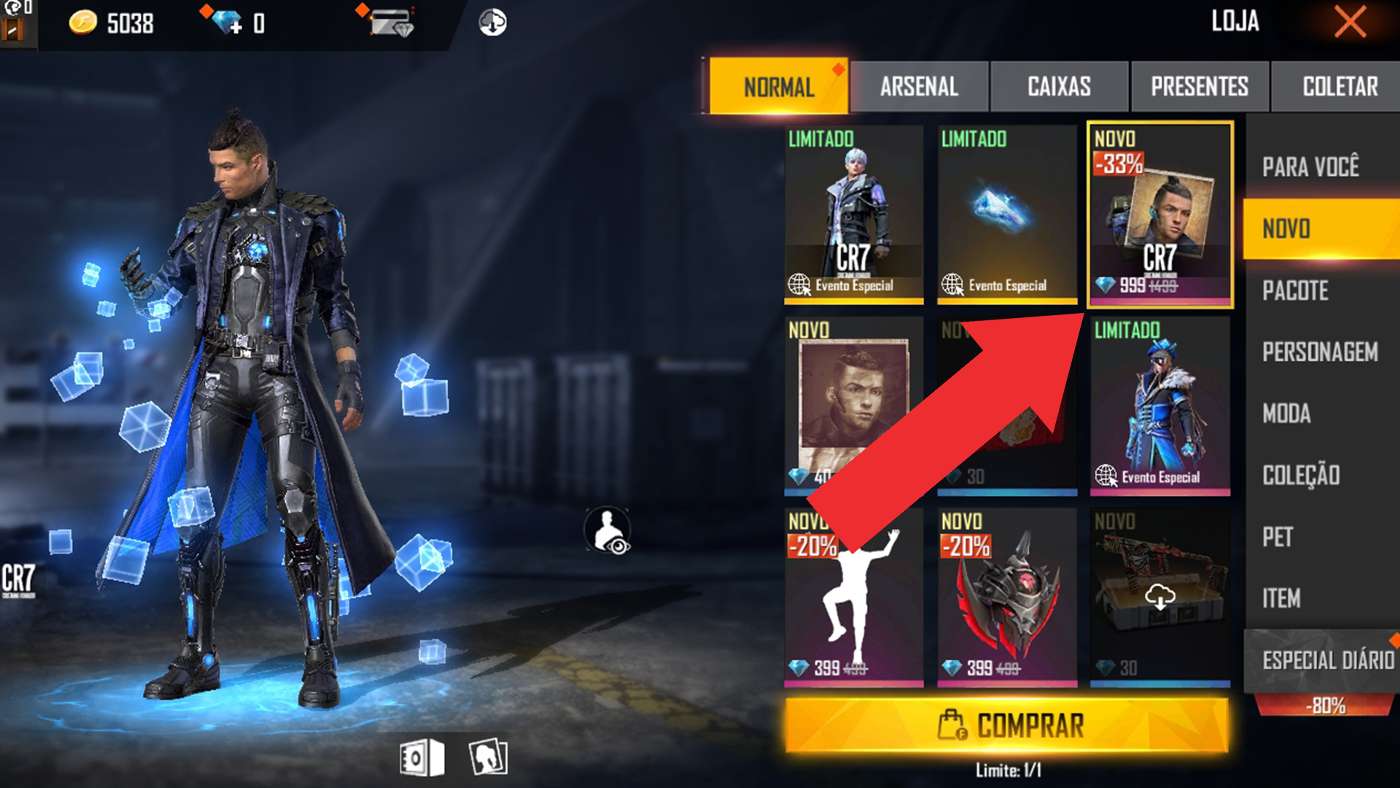Click the cloud download icon on the crate item
This screenshot has height=788, width=1400.
[x=1159, y=598]
